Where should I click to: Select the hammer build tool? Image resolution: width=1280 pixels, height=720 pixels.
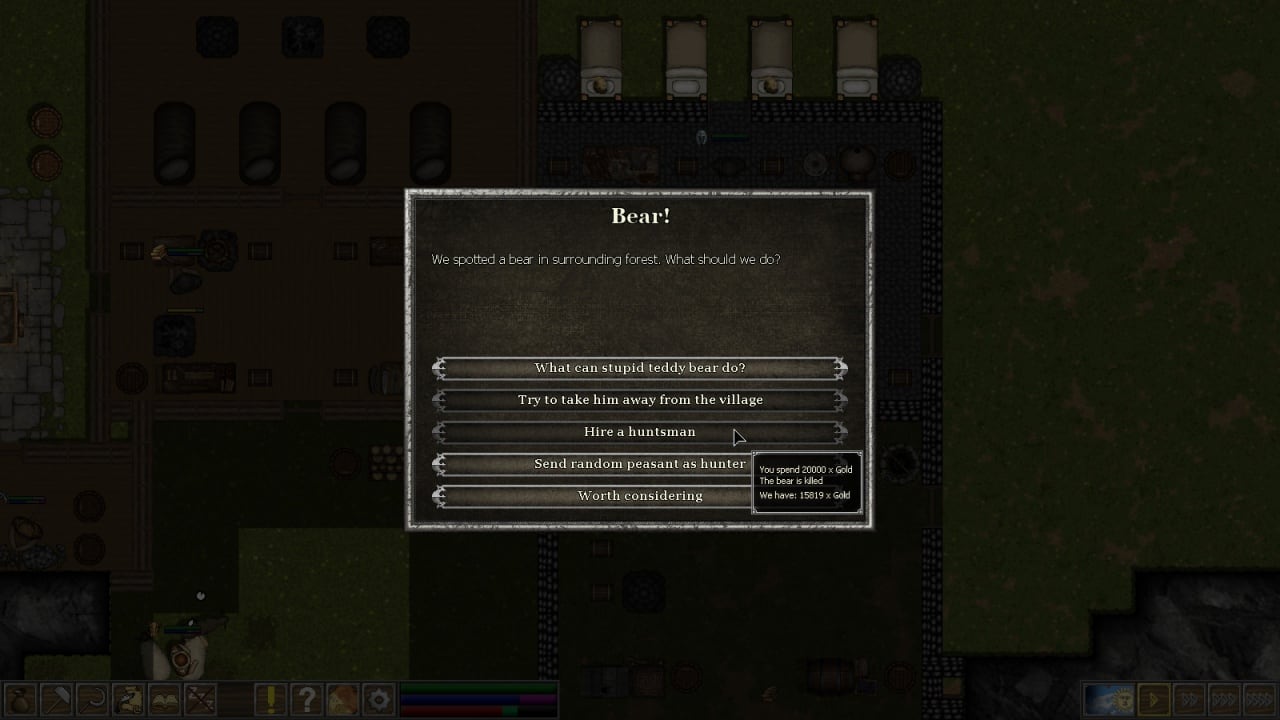[x=55, y=699]
